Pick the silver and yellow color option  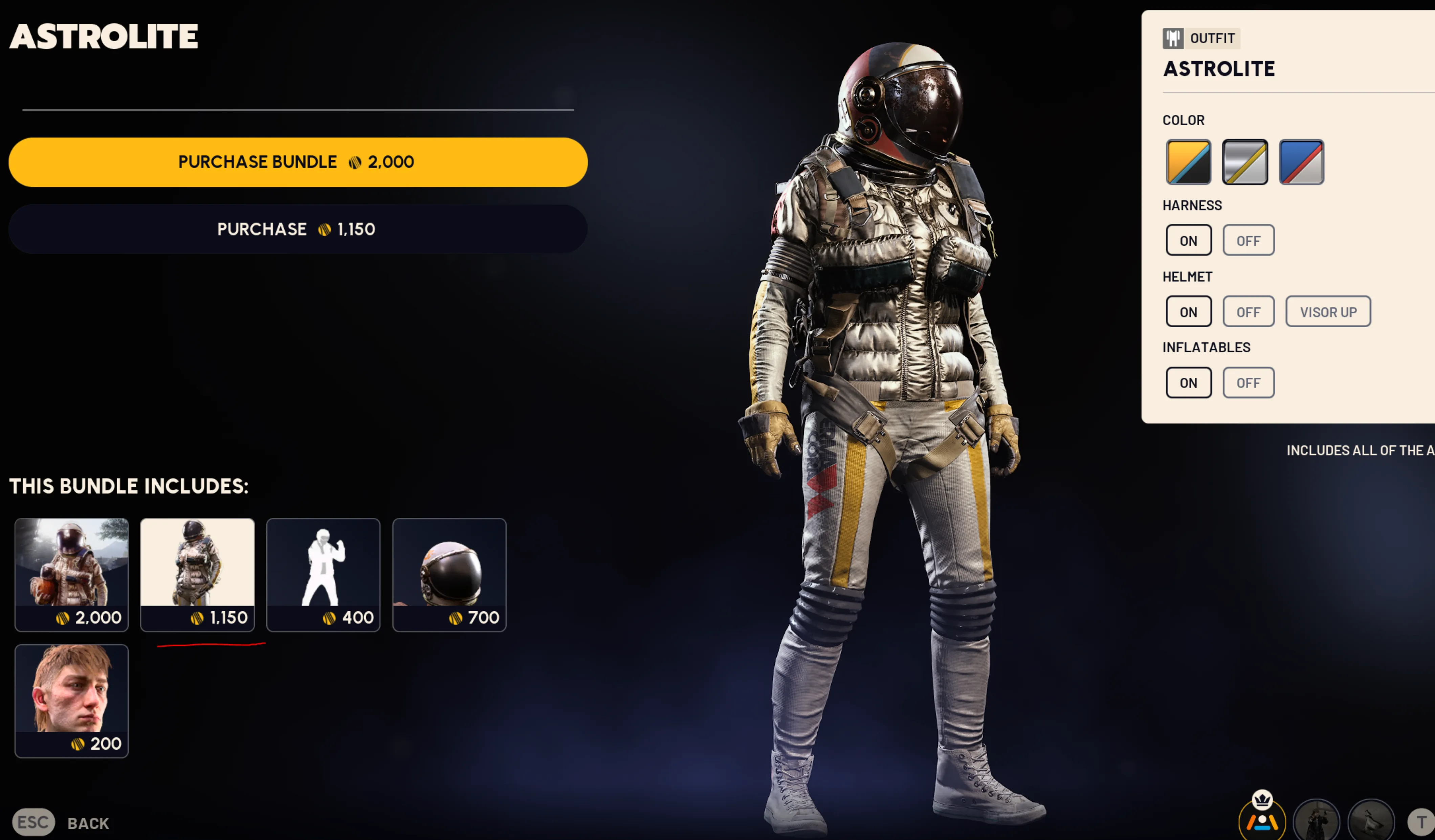1245,162
